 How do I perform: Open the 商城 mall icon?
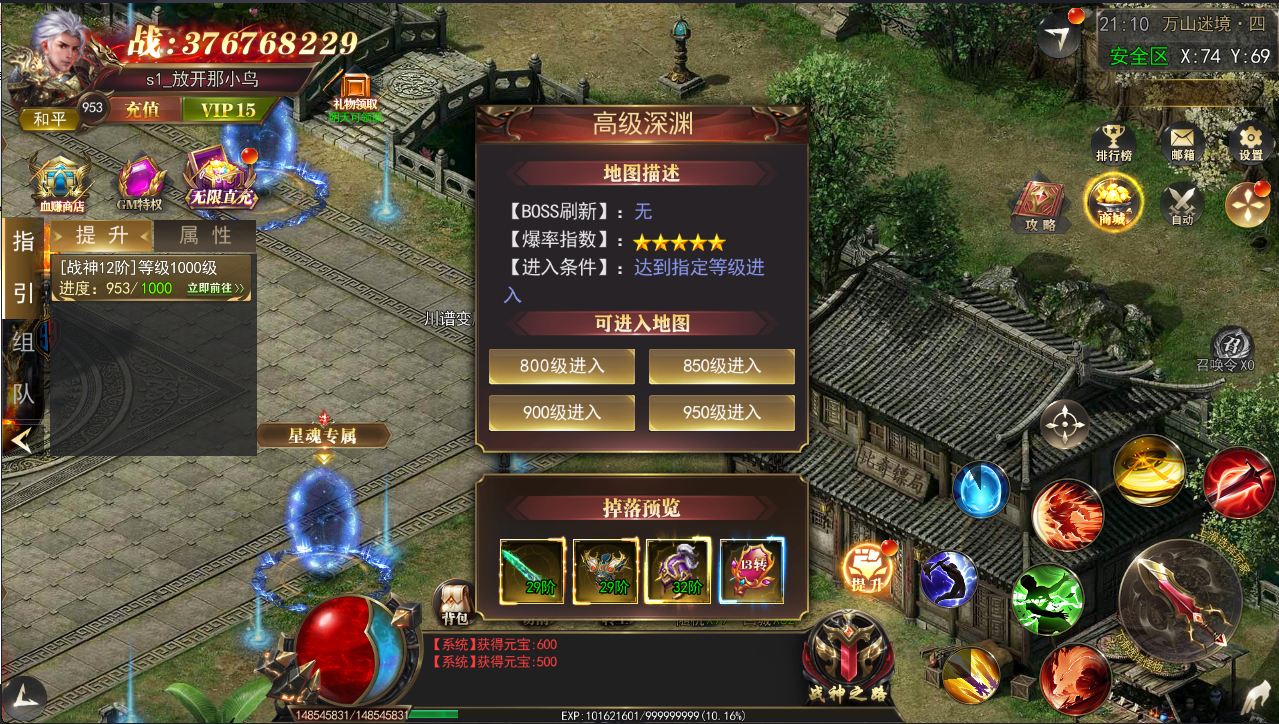point(1111,203)
